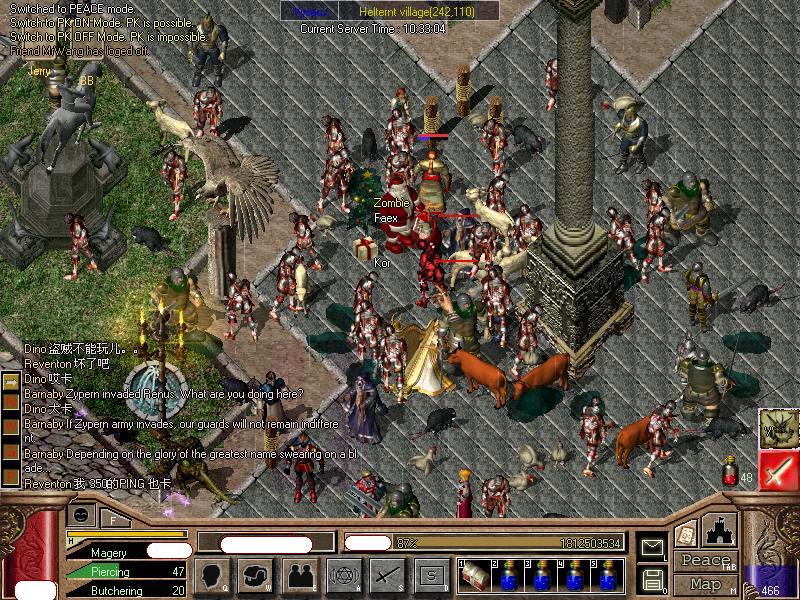
Task: Open the mail envelope icon
Action: click(x=652, y=547)
